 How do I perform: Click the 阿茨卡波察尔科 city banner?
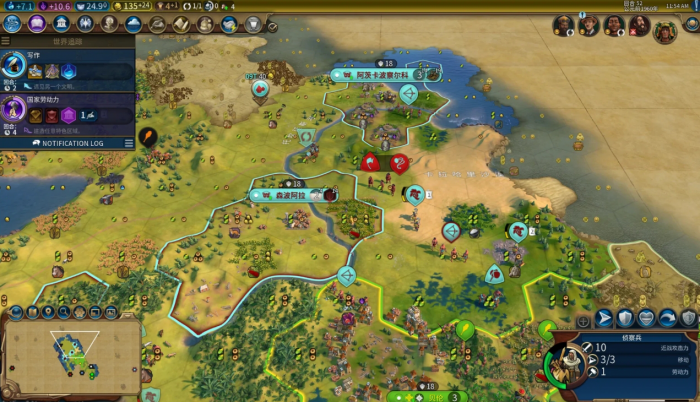[x=380, y=75]
